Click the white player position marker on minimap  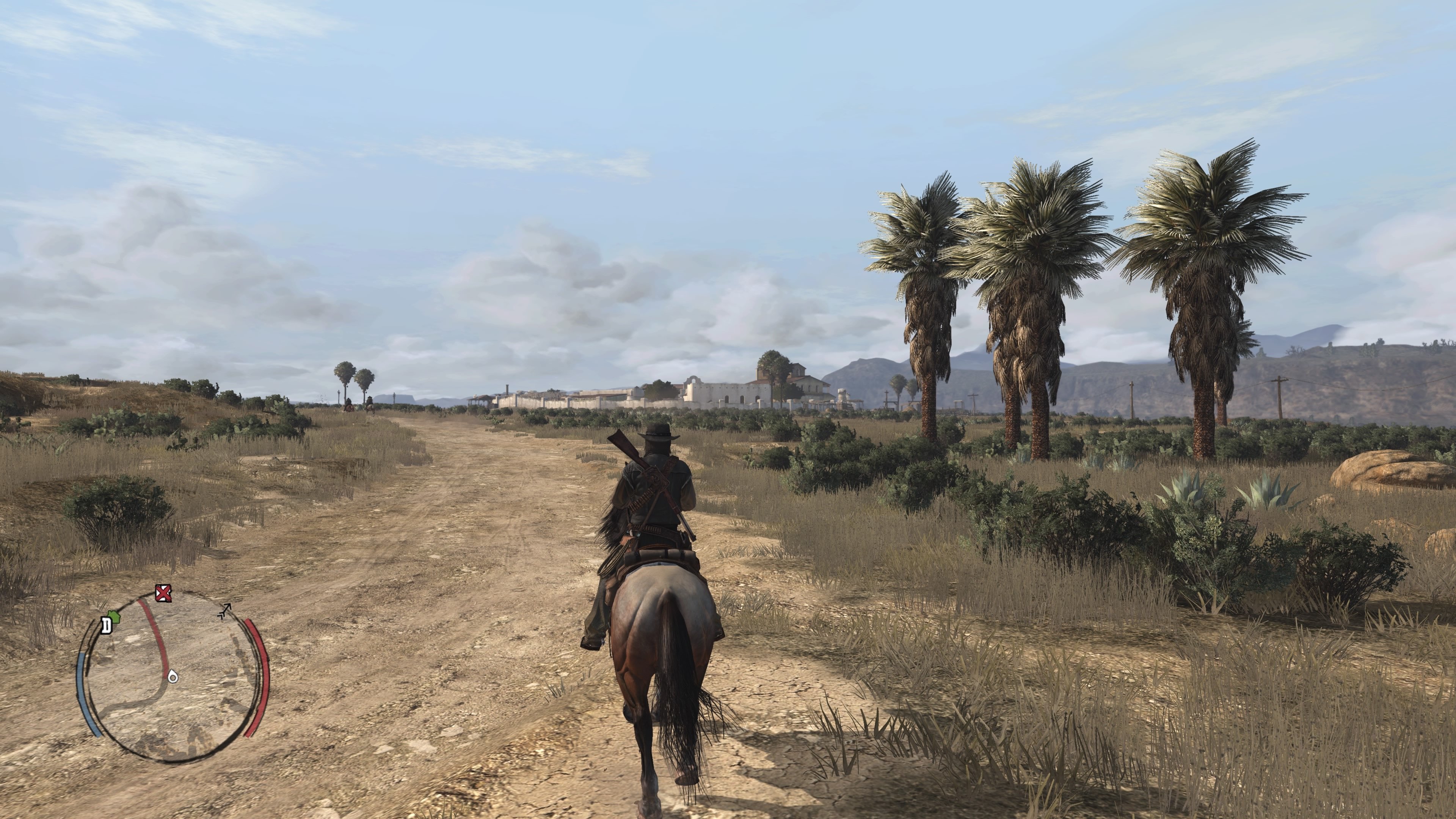[173, 677]
